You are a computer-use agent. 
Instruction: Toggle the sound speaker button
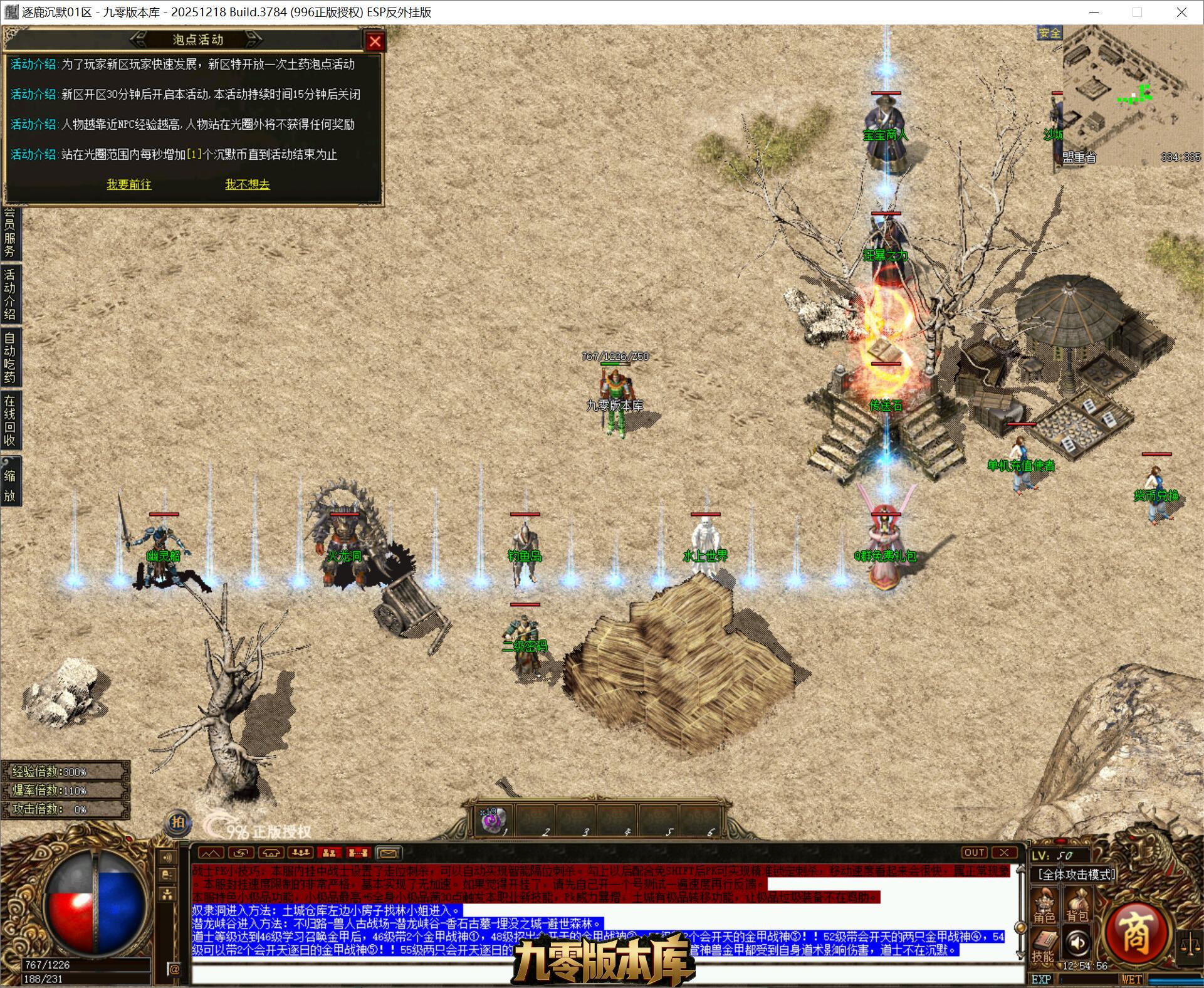(1077, 942)
